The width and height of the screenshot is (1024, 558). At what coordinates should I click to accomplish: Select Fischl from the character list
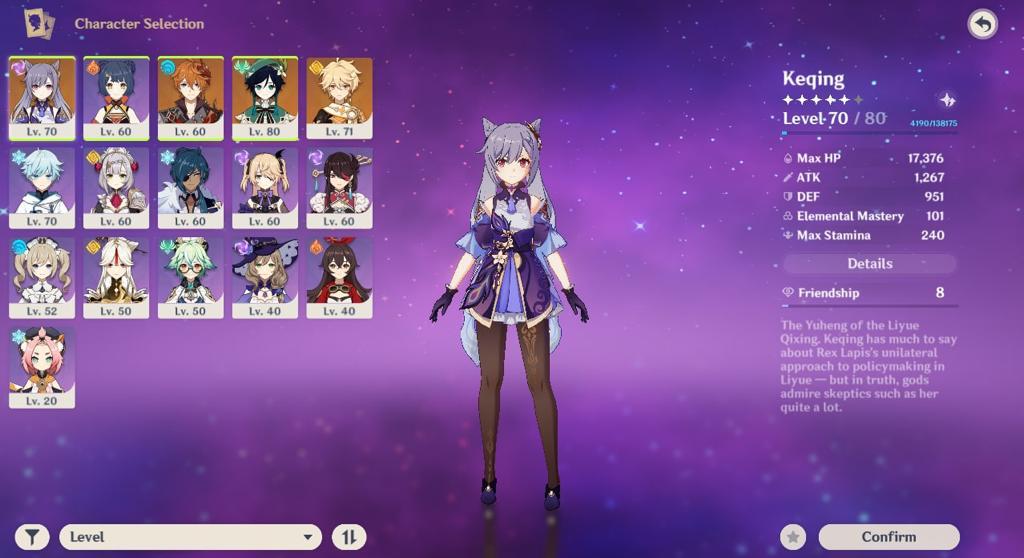point(264,187)
